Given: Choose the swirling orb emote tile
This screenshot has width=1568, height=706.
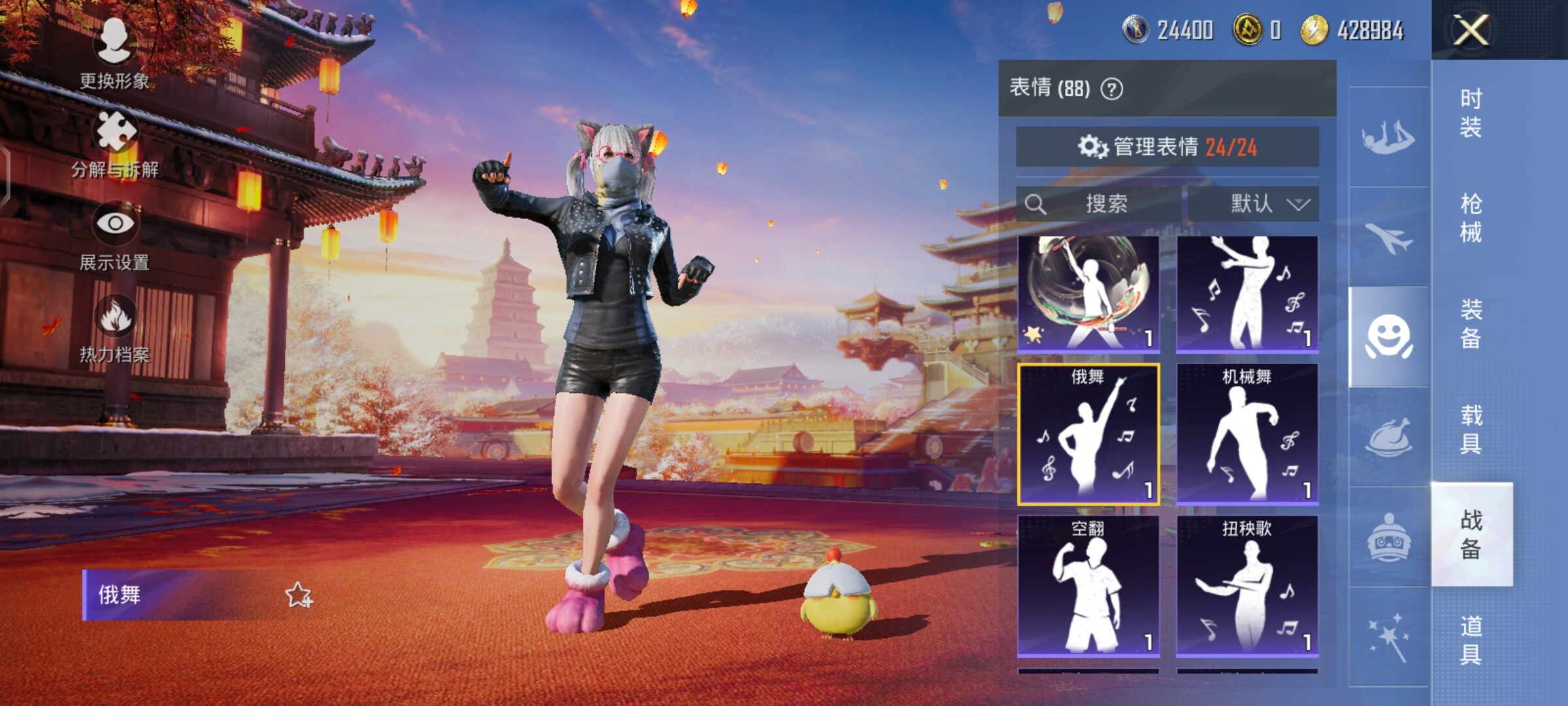Looking at the screenshot, I should point(1088,293).
